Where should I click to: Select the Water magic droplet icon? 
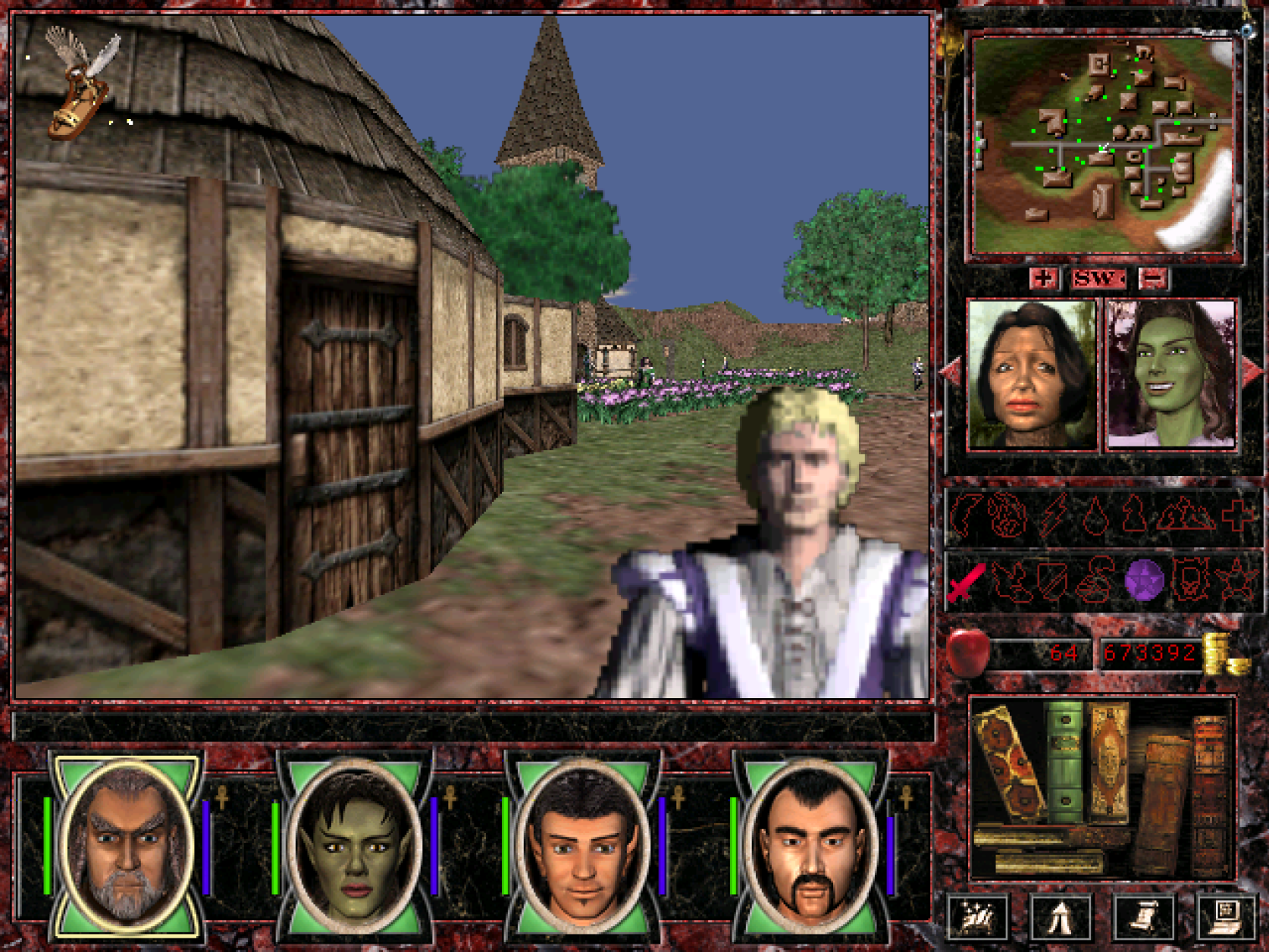[1095, 515]
